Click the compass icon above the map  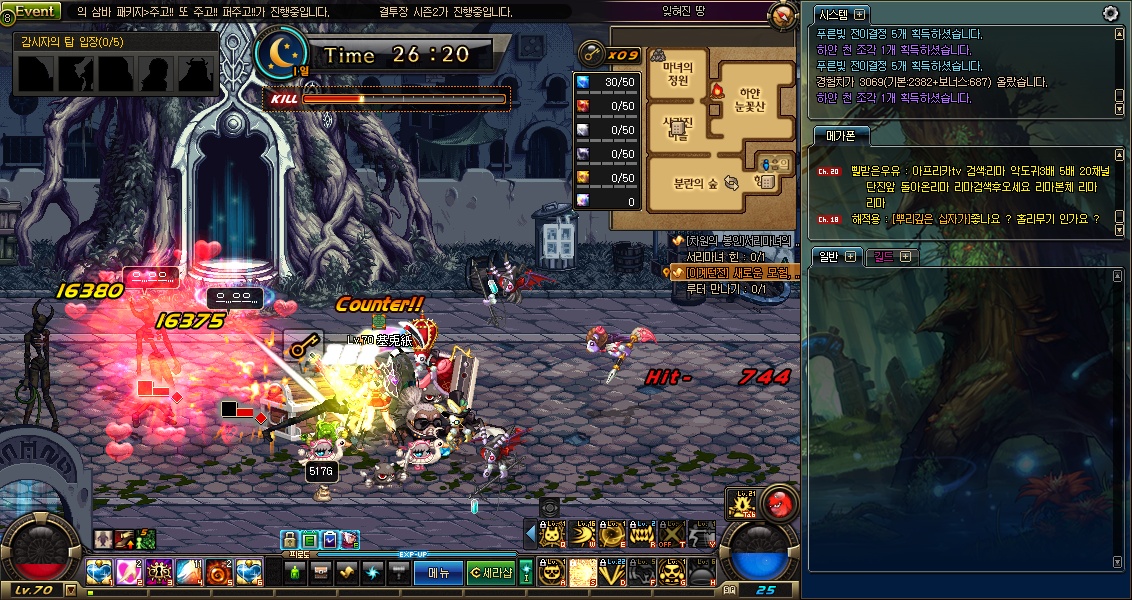click(784, 15)
